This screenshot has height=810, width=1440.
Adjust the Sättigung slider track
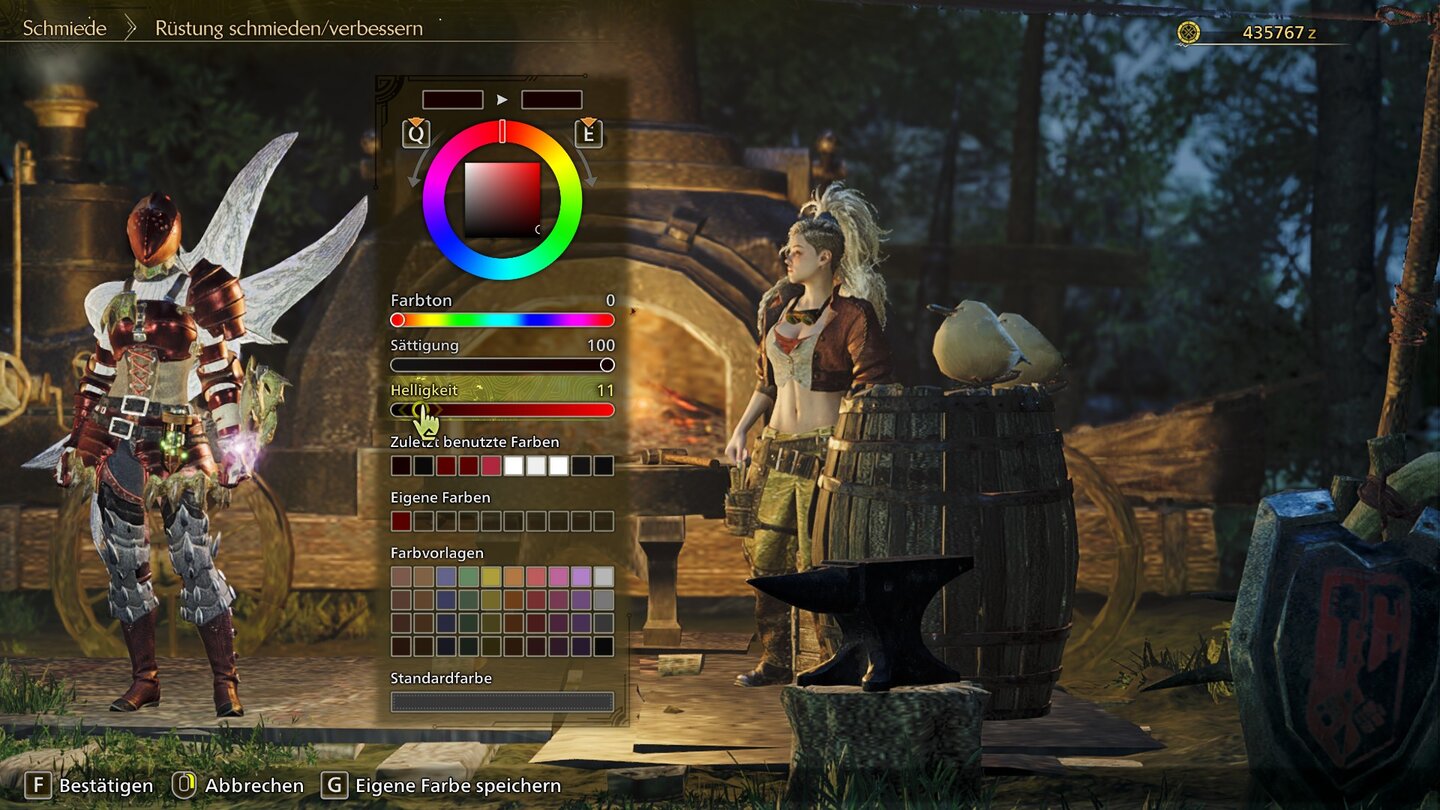click(502, 365)
